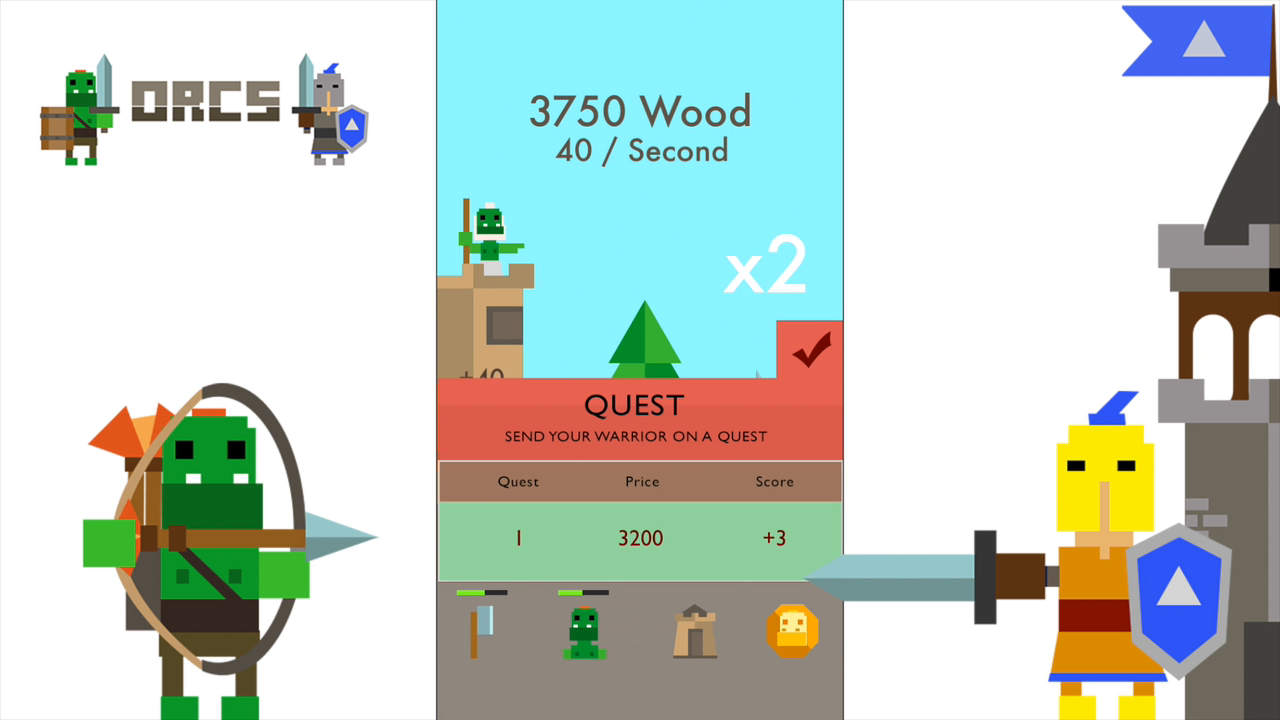Open the Score column header

pos(774,481)
